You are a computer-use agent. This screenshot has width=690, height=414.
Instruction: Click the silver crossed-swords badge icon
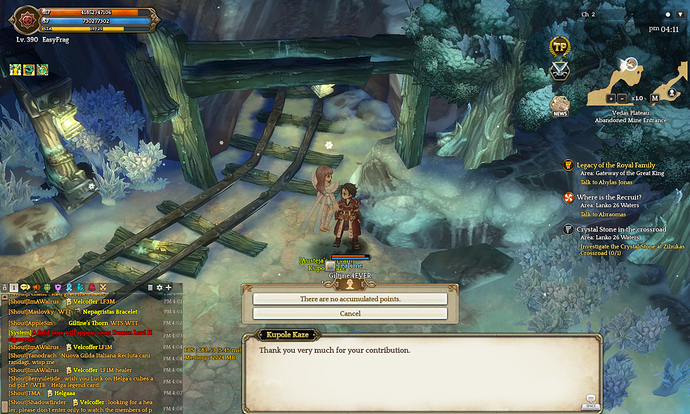click(560, 70)
